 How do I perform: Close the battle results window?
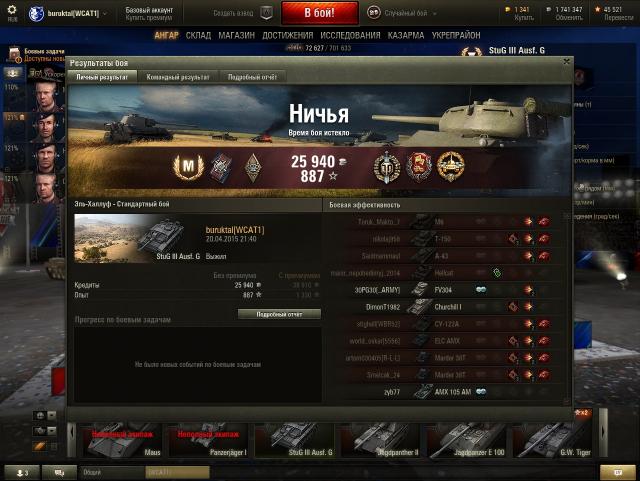[x=566, y=61]
